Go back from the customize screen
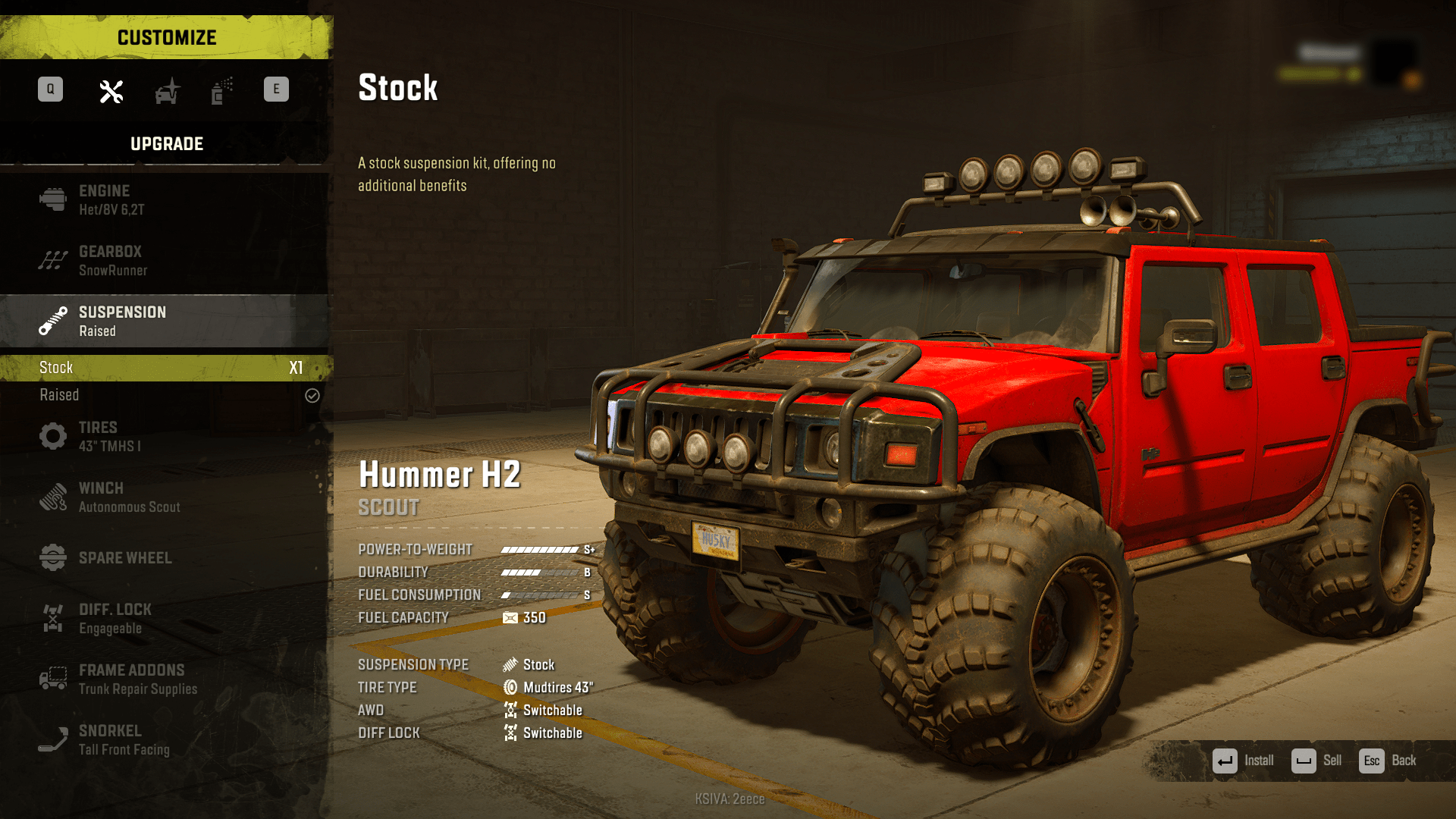 point(1388,761)
